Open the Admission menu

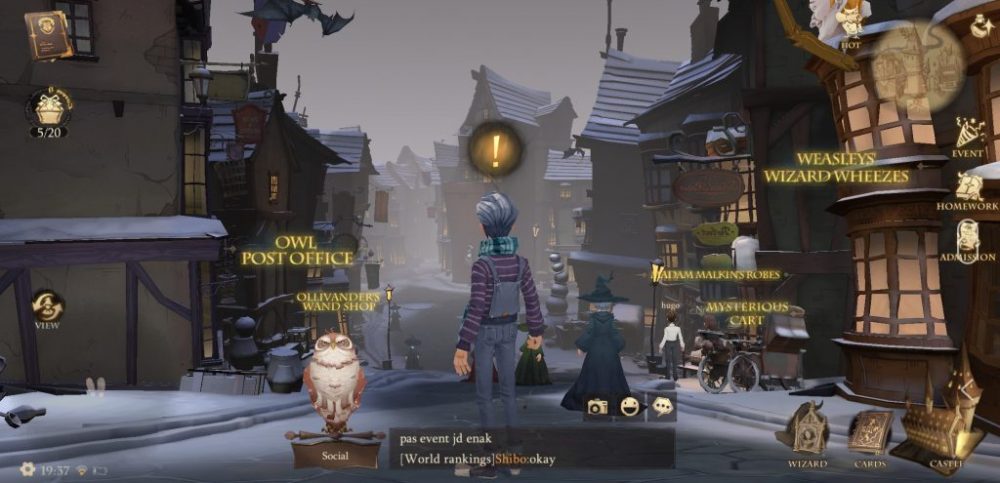(x=967, y=240)
